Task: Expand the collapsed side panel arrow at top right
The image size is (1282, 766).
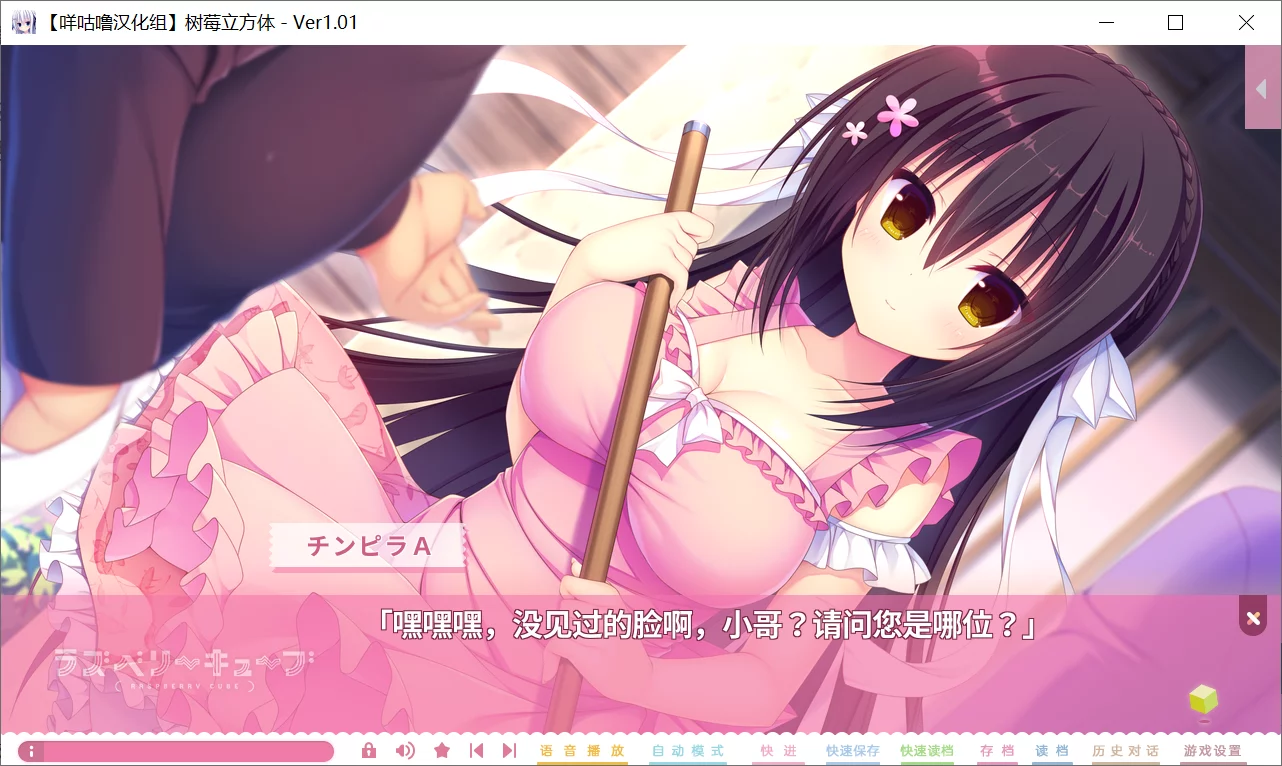Action: (1261, 88)
